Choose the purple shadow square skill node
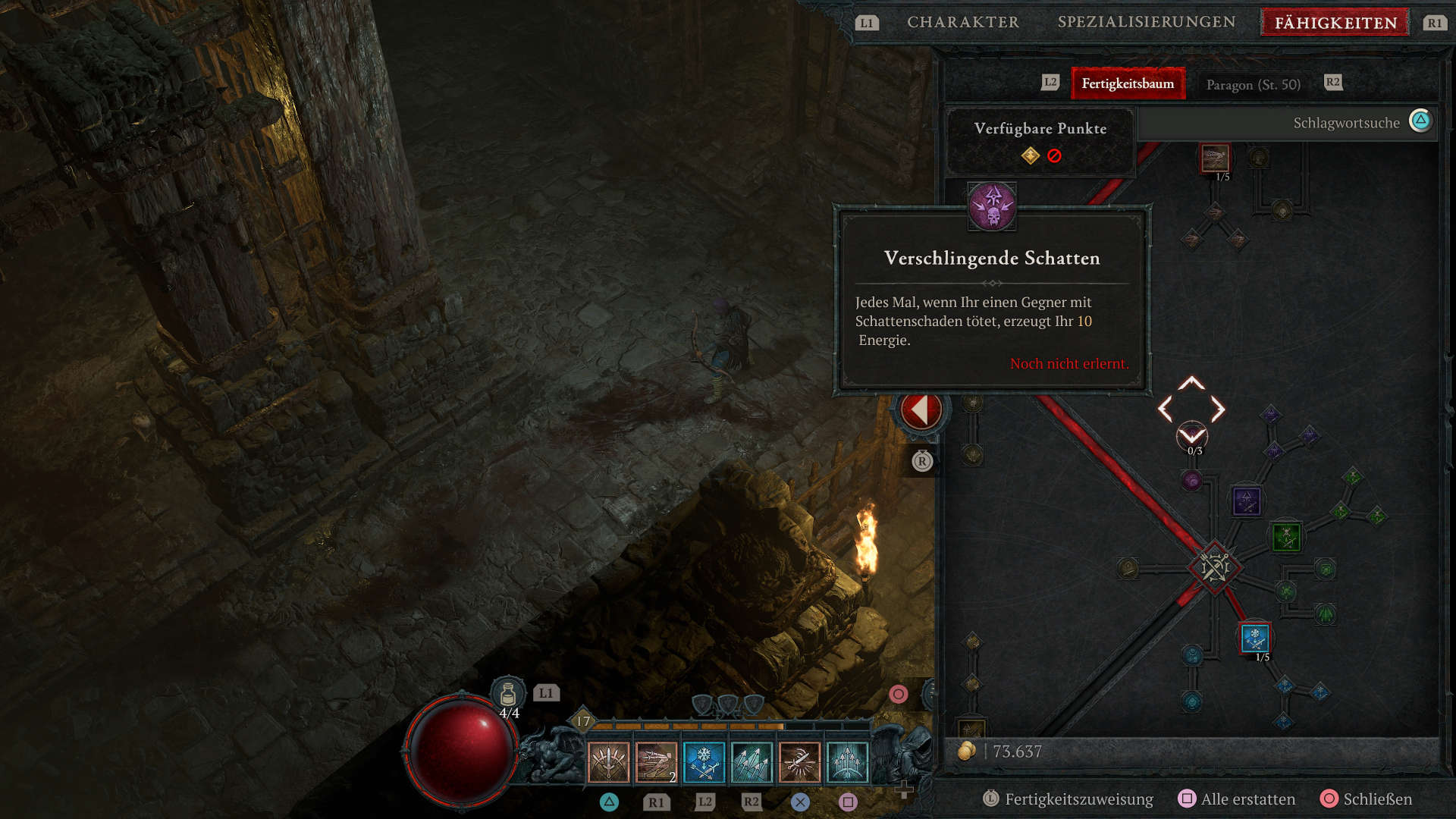 pyautogui.click(x=1246, y=501)
